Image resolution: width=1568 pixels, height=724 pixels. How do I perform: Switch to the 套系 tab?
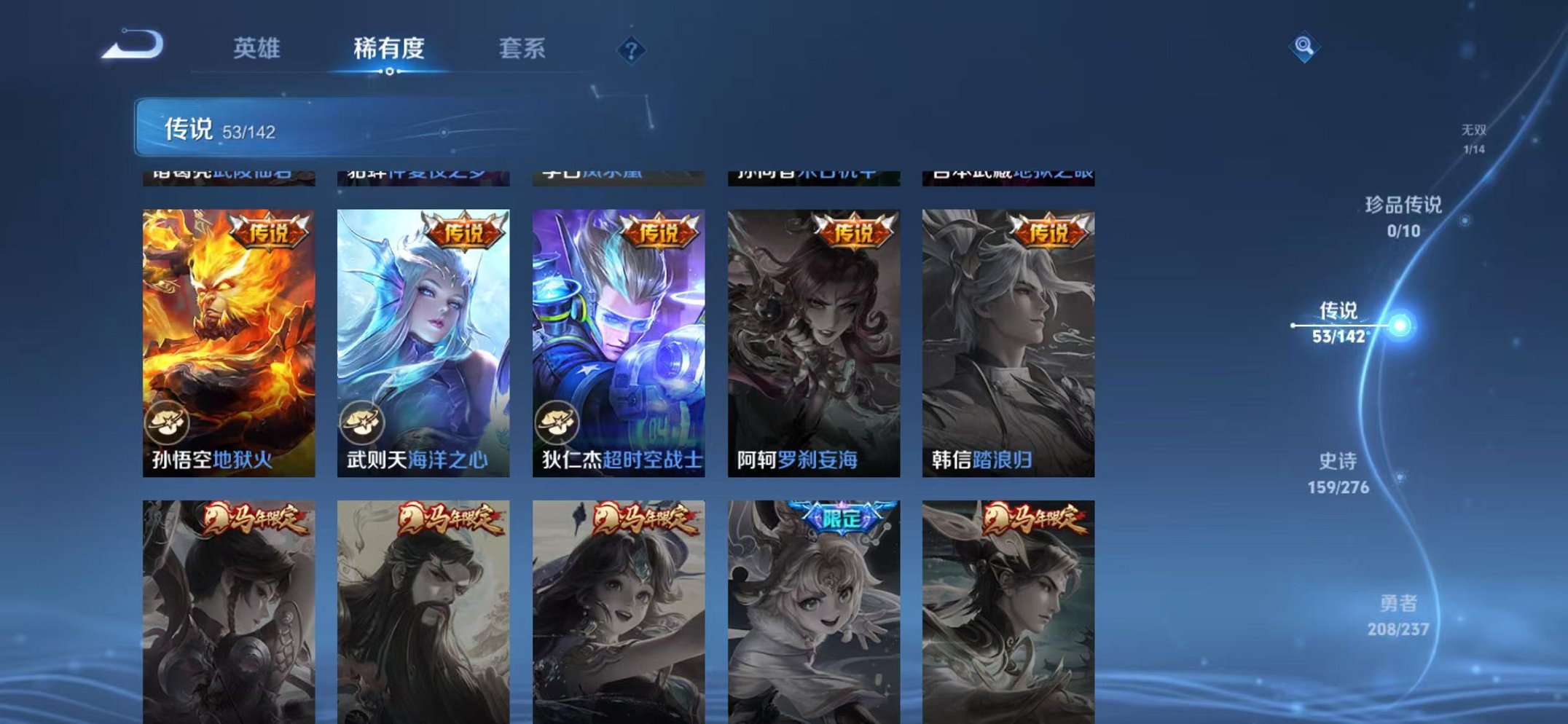click(523, 47)
